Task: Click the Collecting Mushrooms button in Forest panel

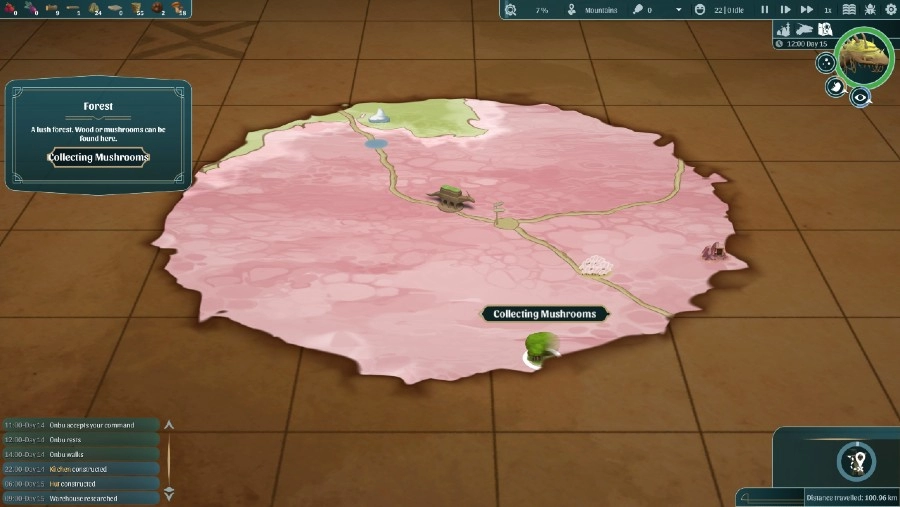Action: (x=98, y=157)
